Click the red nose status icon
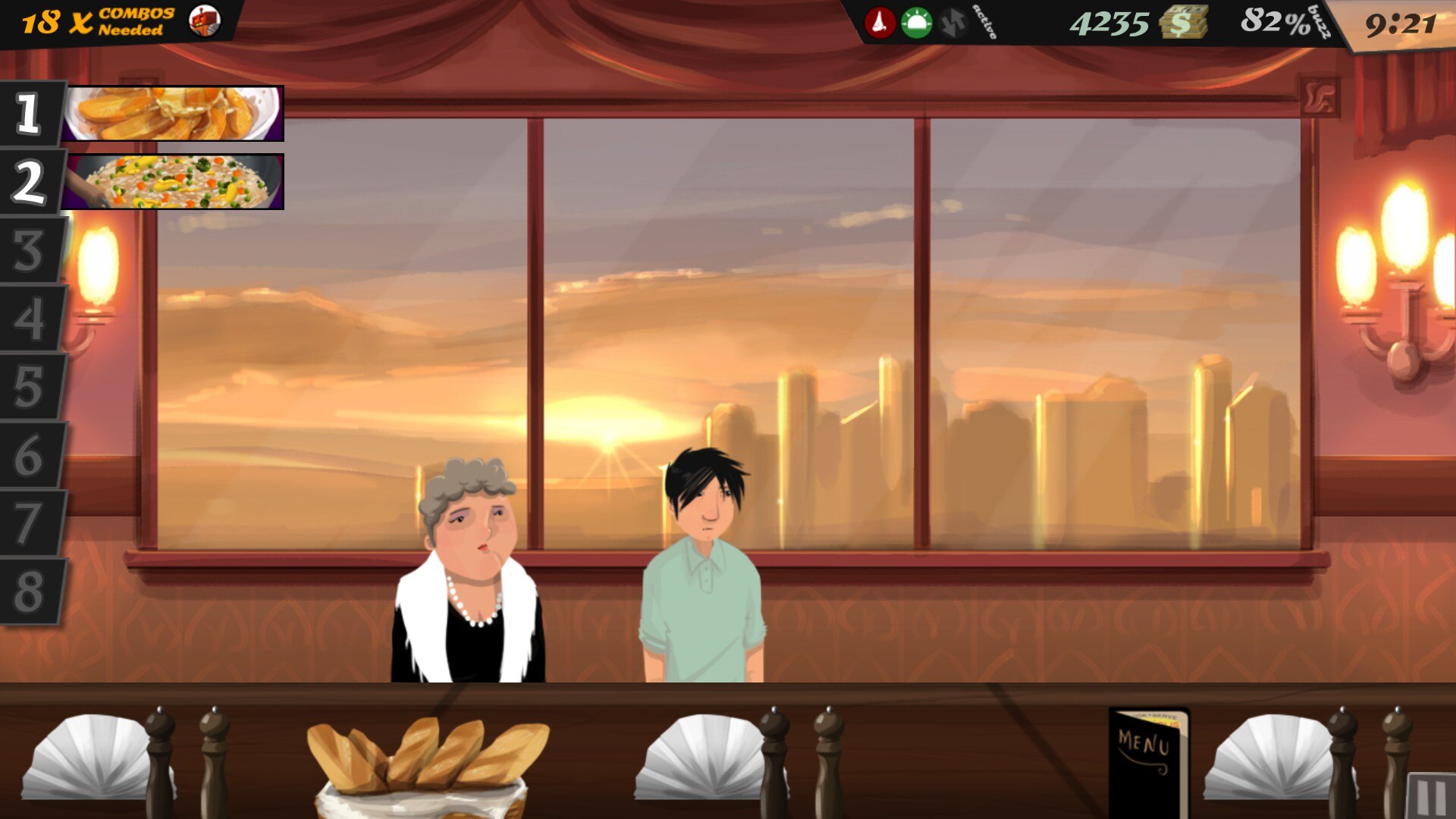1456x819 pixels. 880,23
